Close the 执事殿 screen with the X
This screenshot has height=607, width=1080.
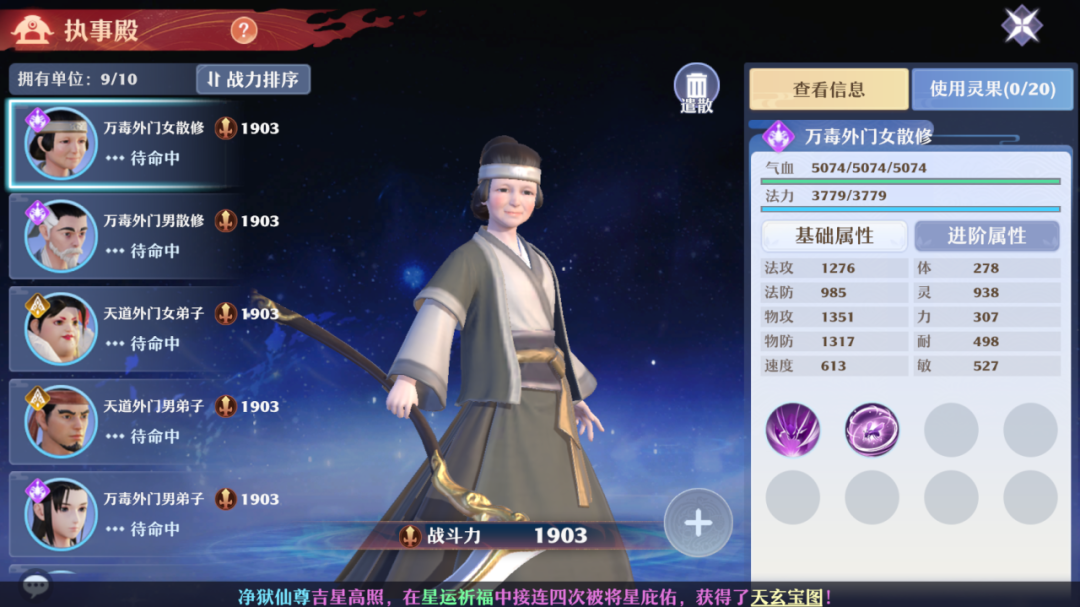[1021, 26]
